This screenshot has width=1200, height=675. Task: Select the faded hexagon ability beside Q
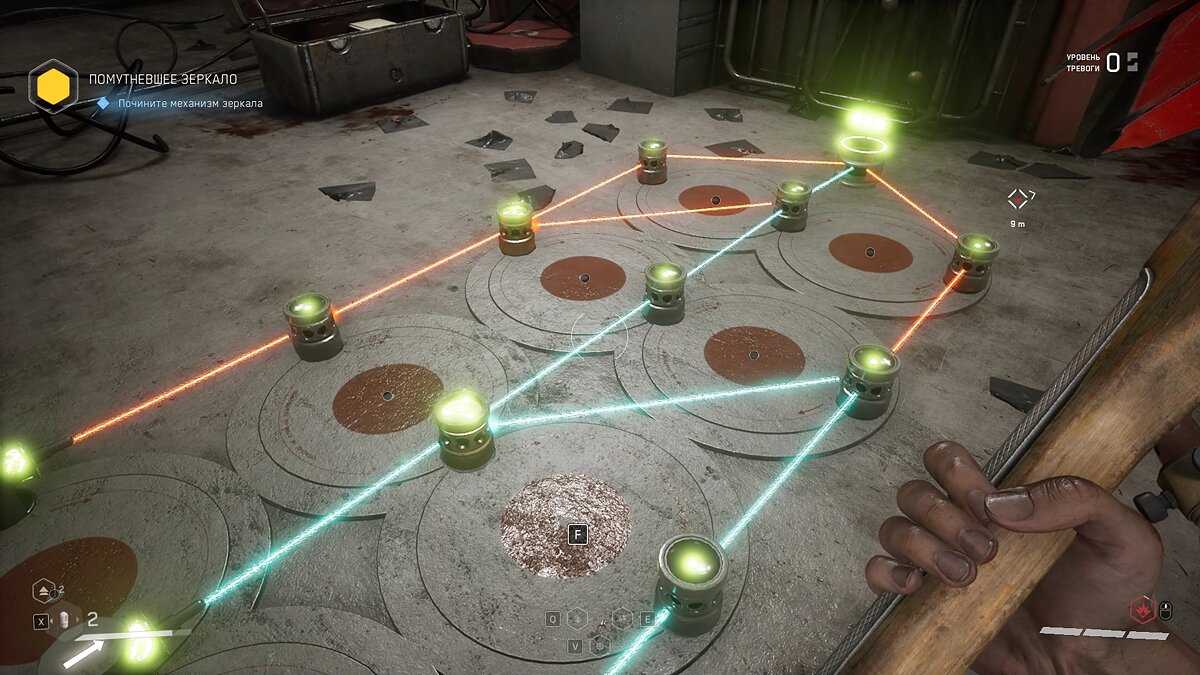(576, 619)
